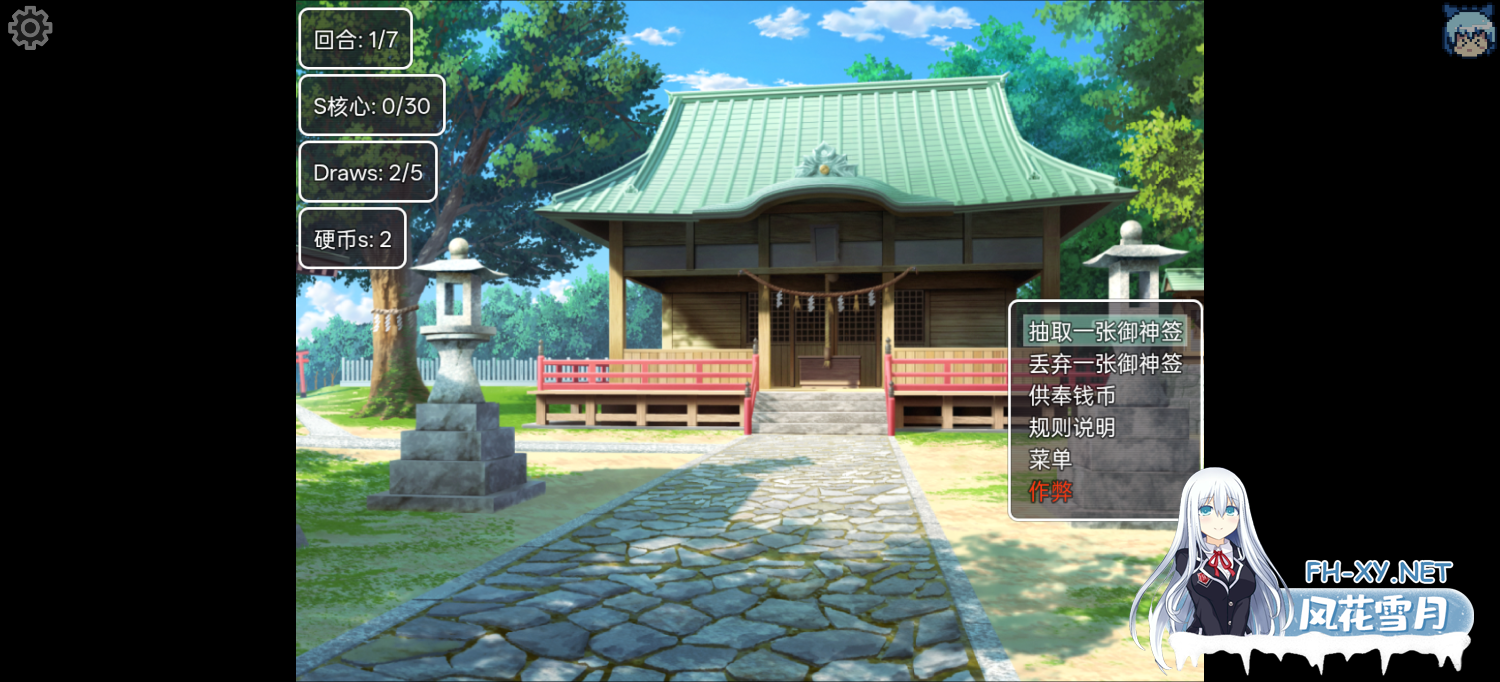1500x682 pixels.
Task: Open the 规则说明 rules explanation
Action: [x=1072, y=427]
